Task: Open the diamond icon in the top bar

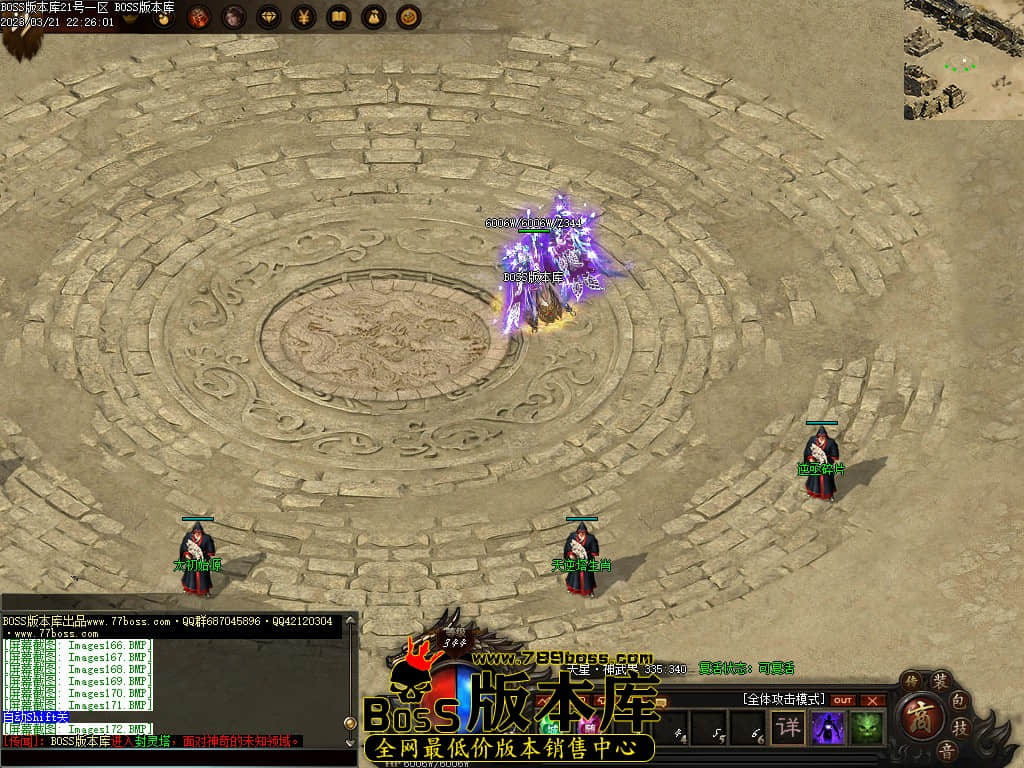Action: 269,17
